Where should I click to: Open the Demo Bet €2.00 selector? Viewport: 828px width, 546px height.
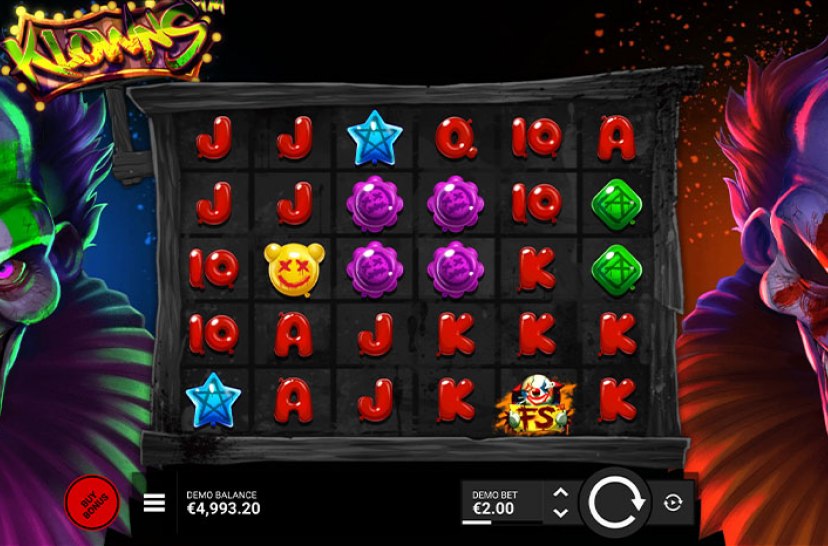tap(502, 502)
